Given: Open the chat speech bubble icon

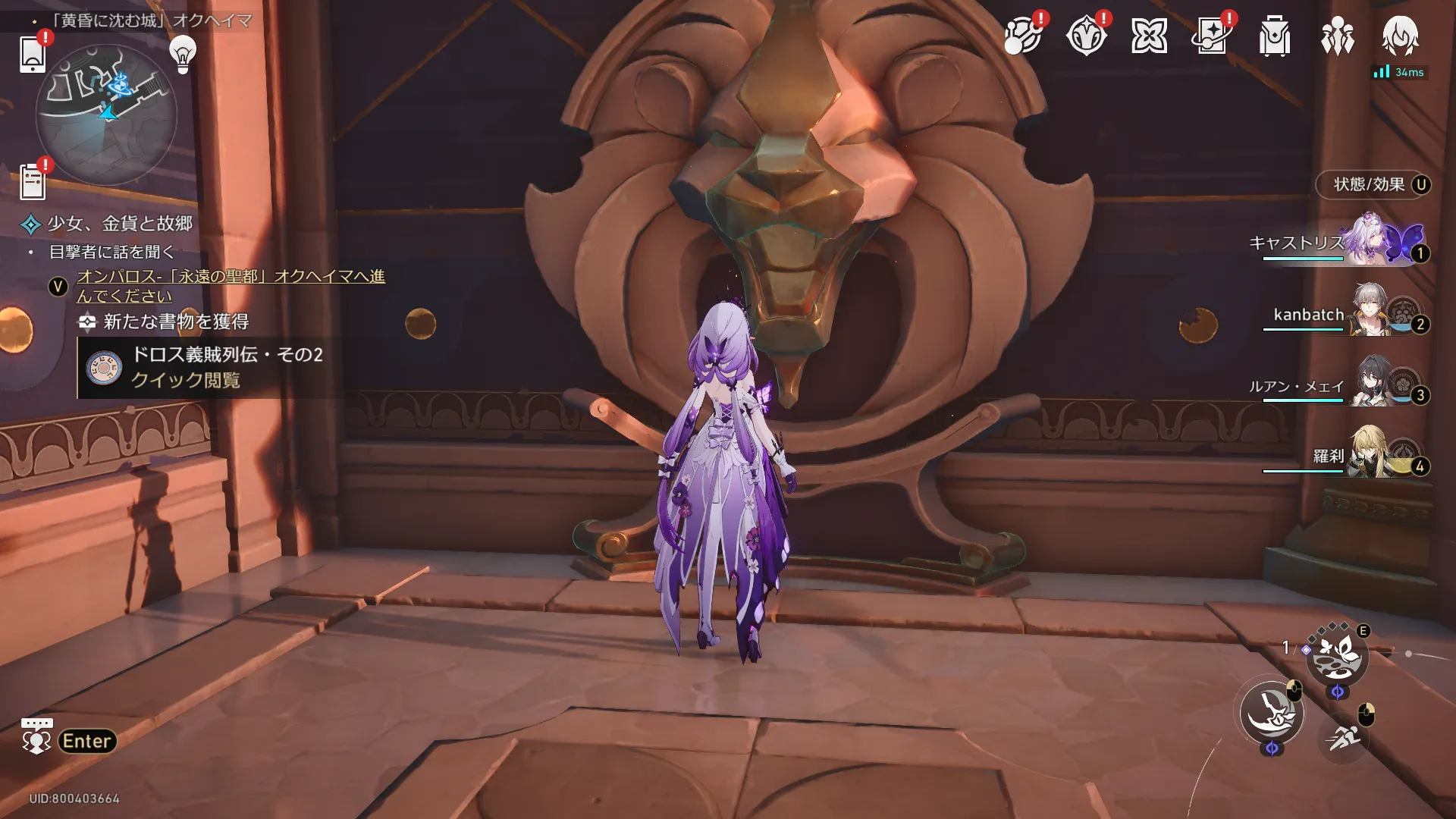Looking at the screenshot, I should 36,736.
